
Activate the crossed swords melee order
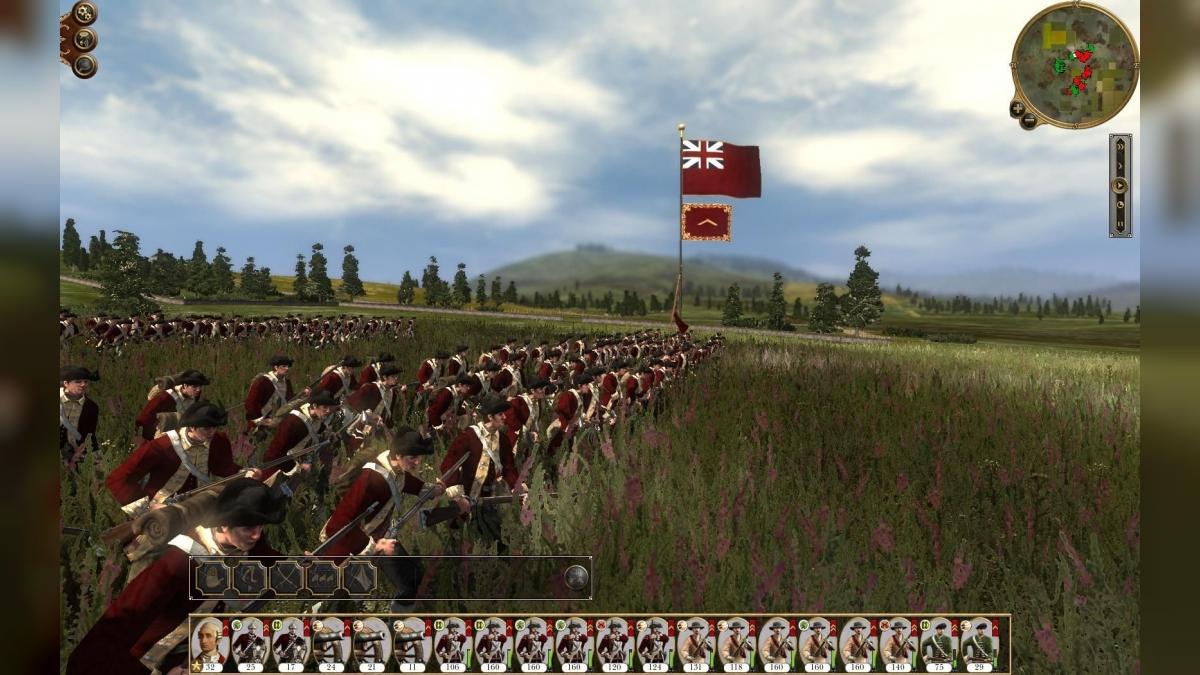[x=285, y=577]
